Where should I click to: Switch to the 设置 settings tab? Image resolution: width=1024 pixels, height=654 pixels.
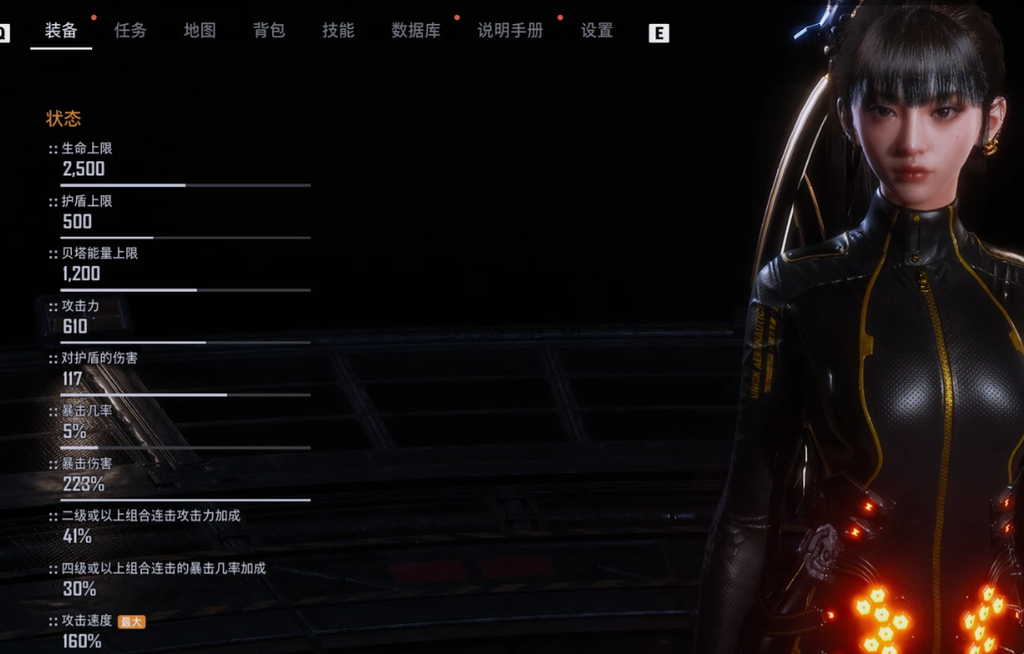597,31
